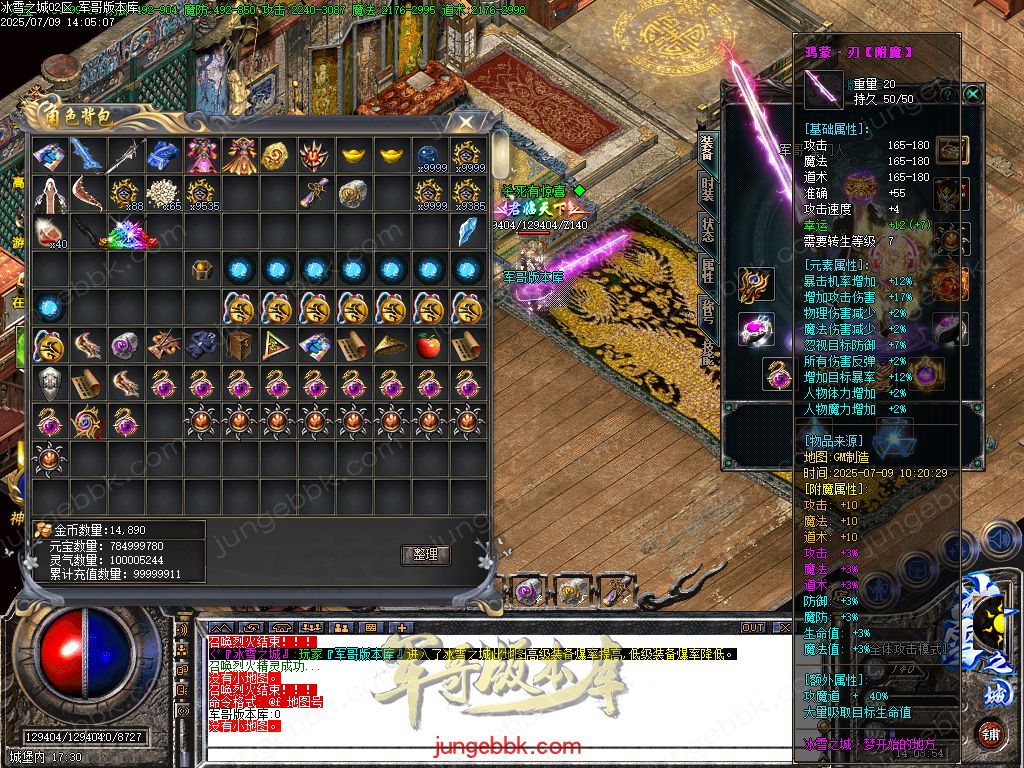This screenshot has height=768, width=1024.
Task: Pick the blue sword in the bag
Action: [87, 156]
